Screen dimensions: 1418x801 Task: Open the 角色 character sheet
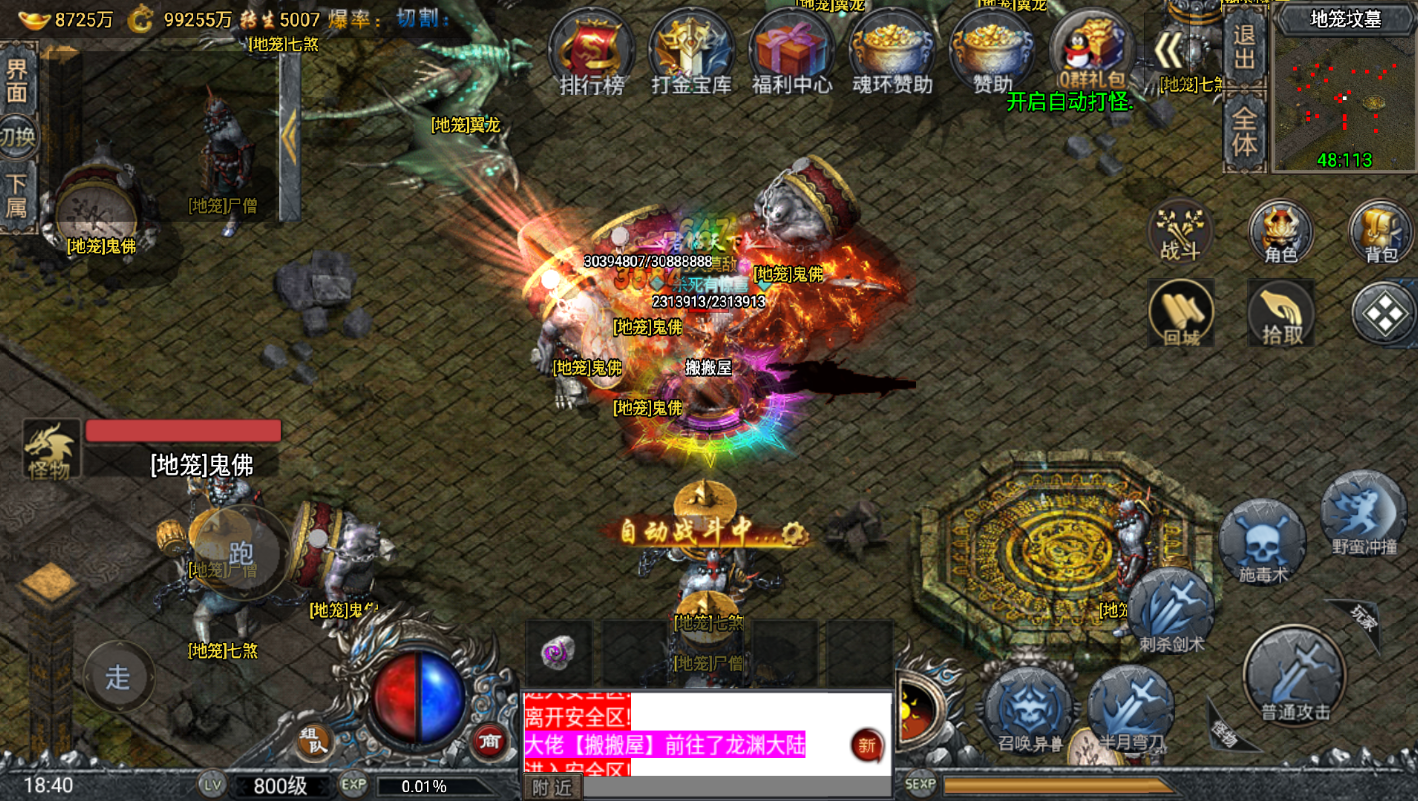(x=1280, y=231)
